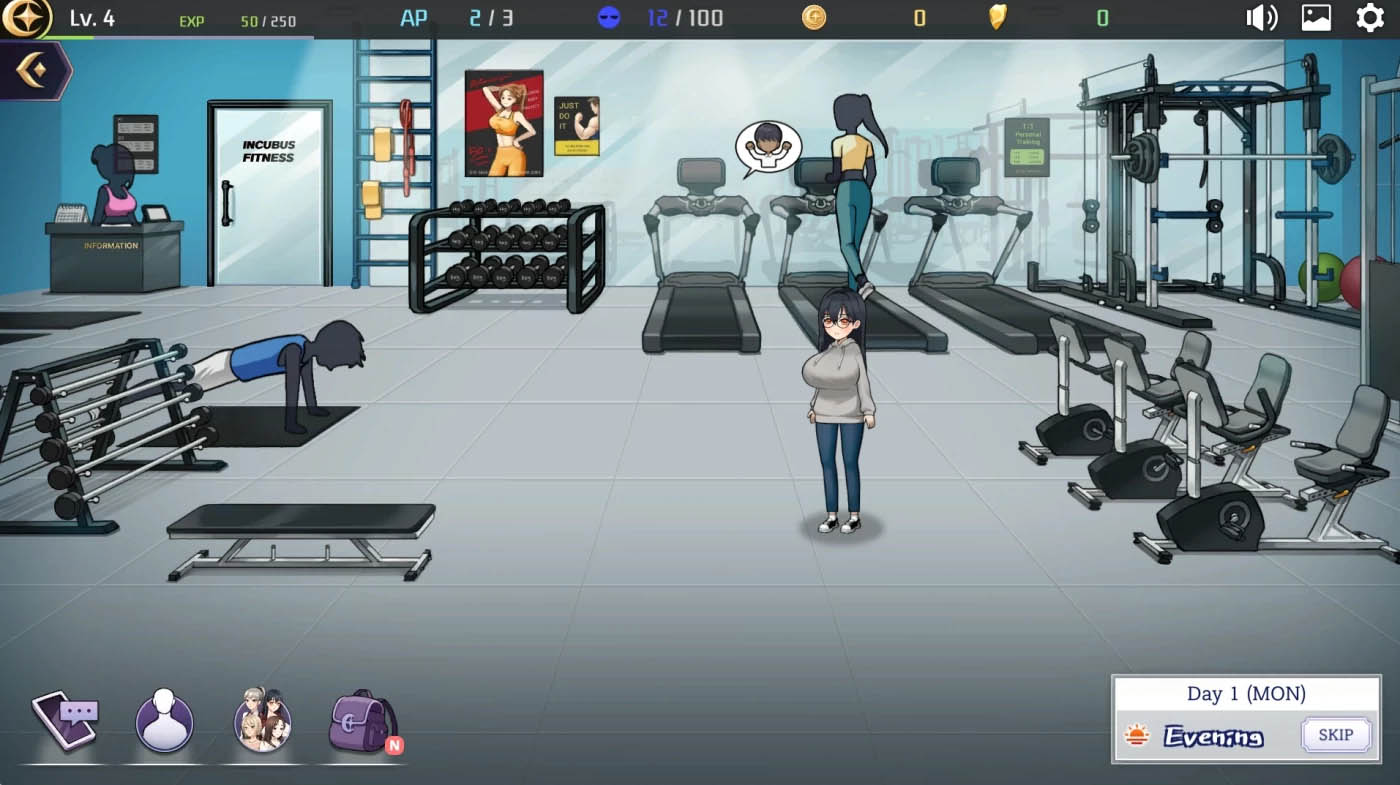Click the gold coin currency icon
This screenshot has height=785, width=1400.
click(x=813, y=17)
